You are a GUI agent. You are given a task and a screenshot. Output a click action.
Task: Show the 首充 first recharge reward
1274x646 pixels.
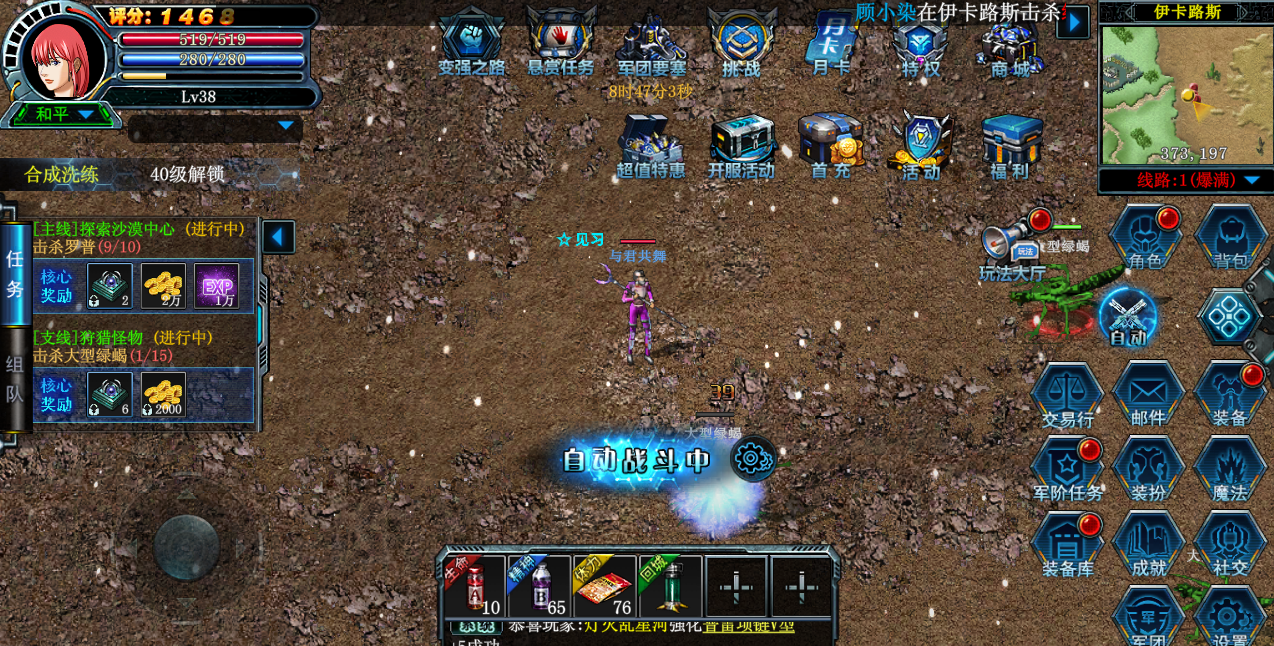click(x=831, y=145)
